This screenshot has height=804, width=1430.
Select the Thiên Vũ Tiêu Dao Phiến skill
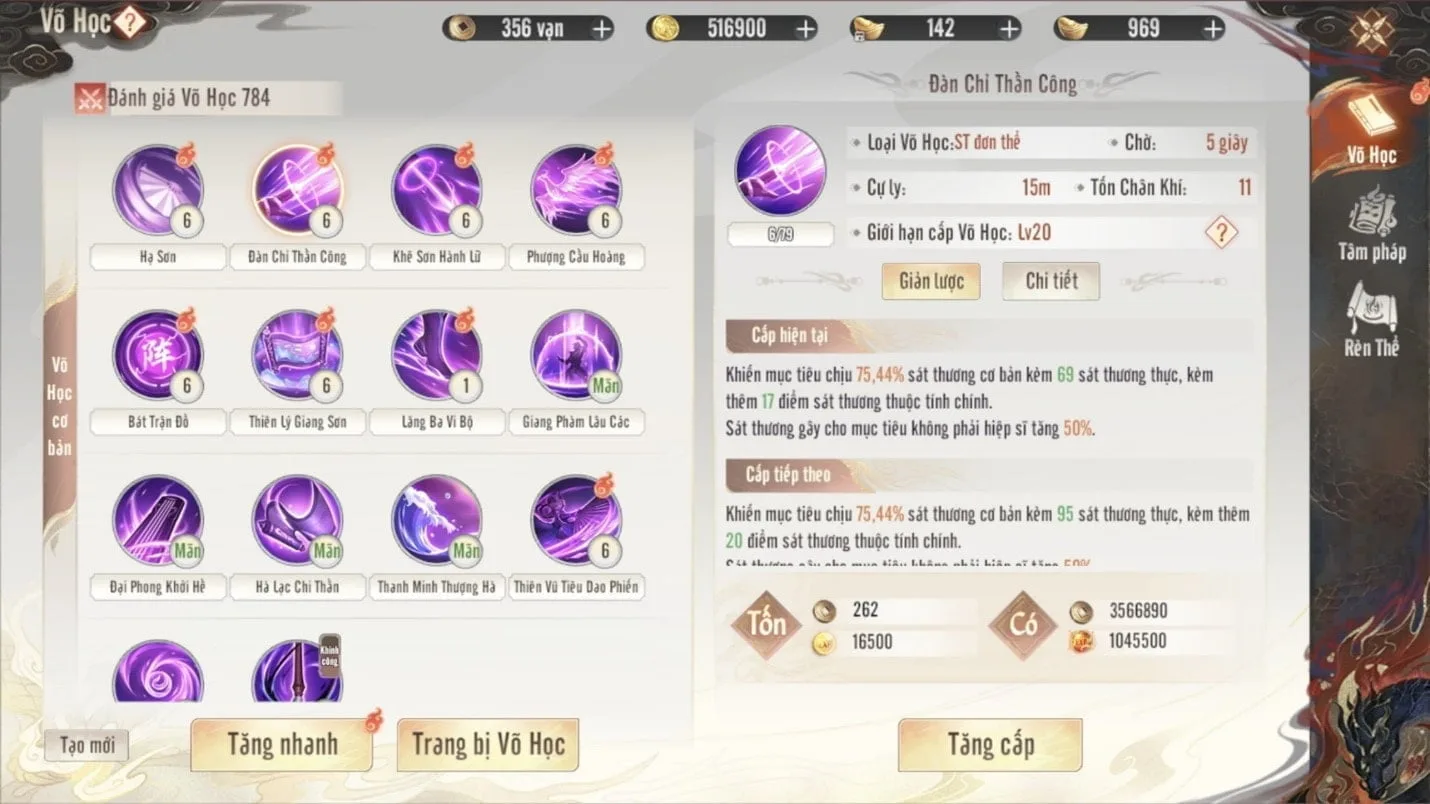(x=576, y=520)
